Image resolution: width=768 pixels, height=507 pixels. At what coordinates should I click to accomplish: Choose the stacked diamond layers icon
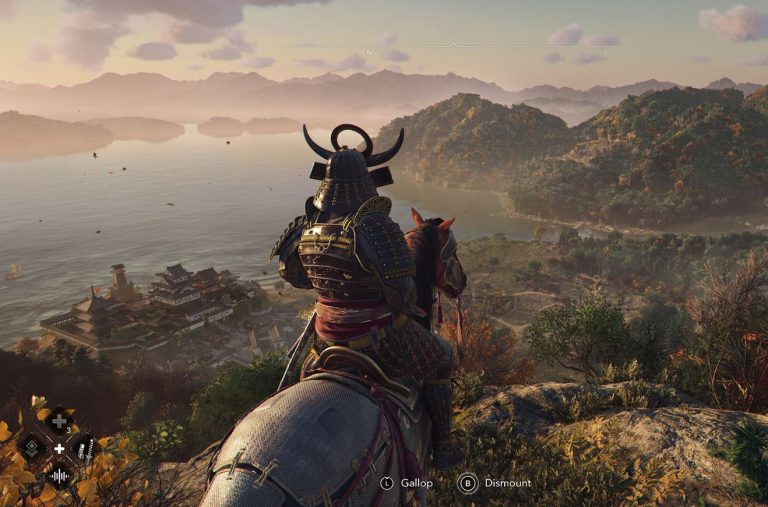[32, 447]
